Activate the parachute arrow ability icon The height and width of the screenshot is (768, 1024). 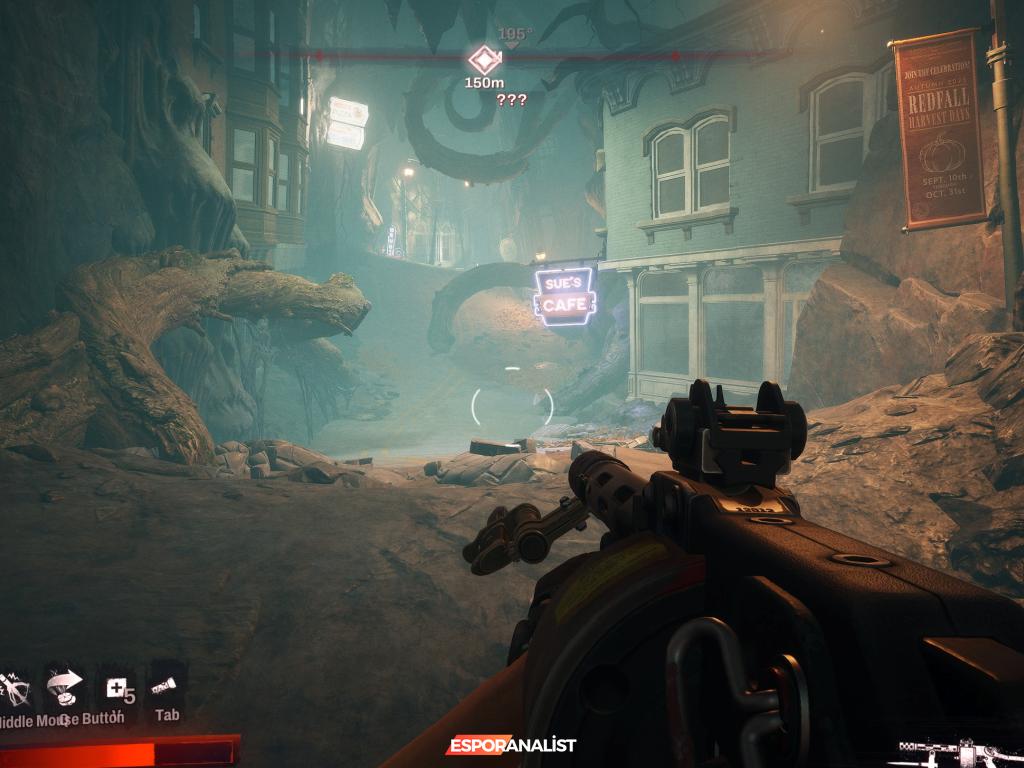tap(63, 687)
